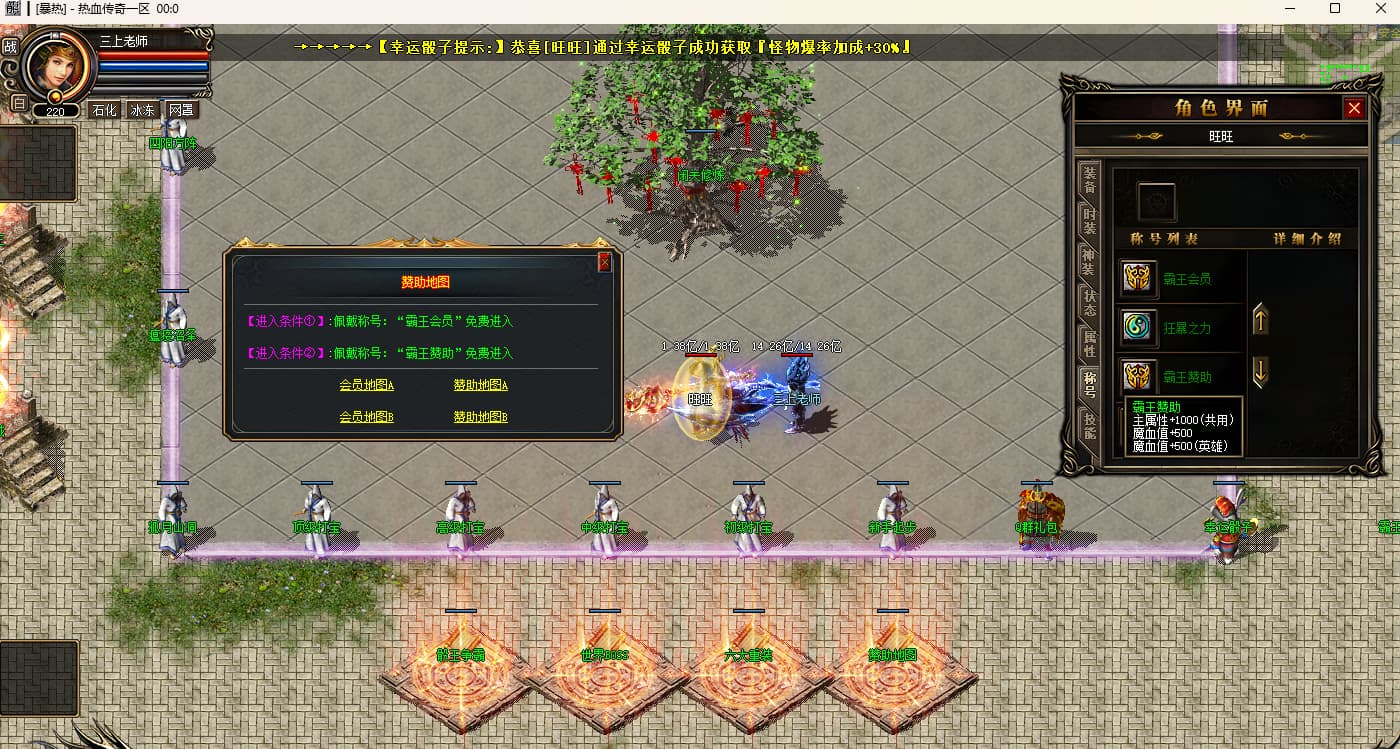Close the 赞助地图 dialog

coord(604,263)
